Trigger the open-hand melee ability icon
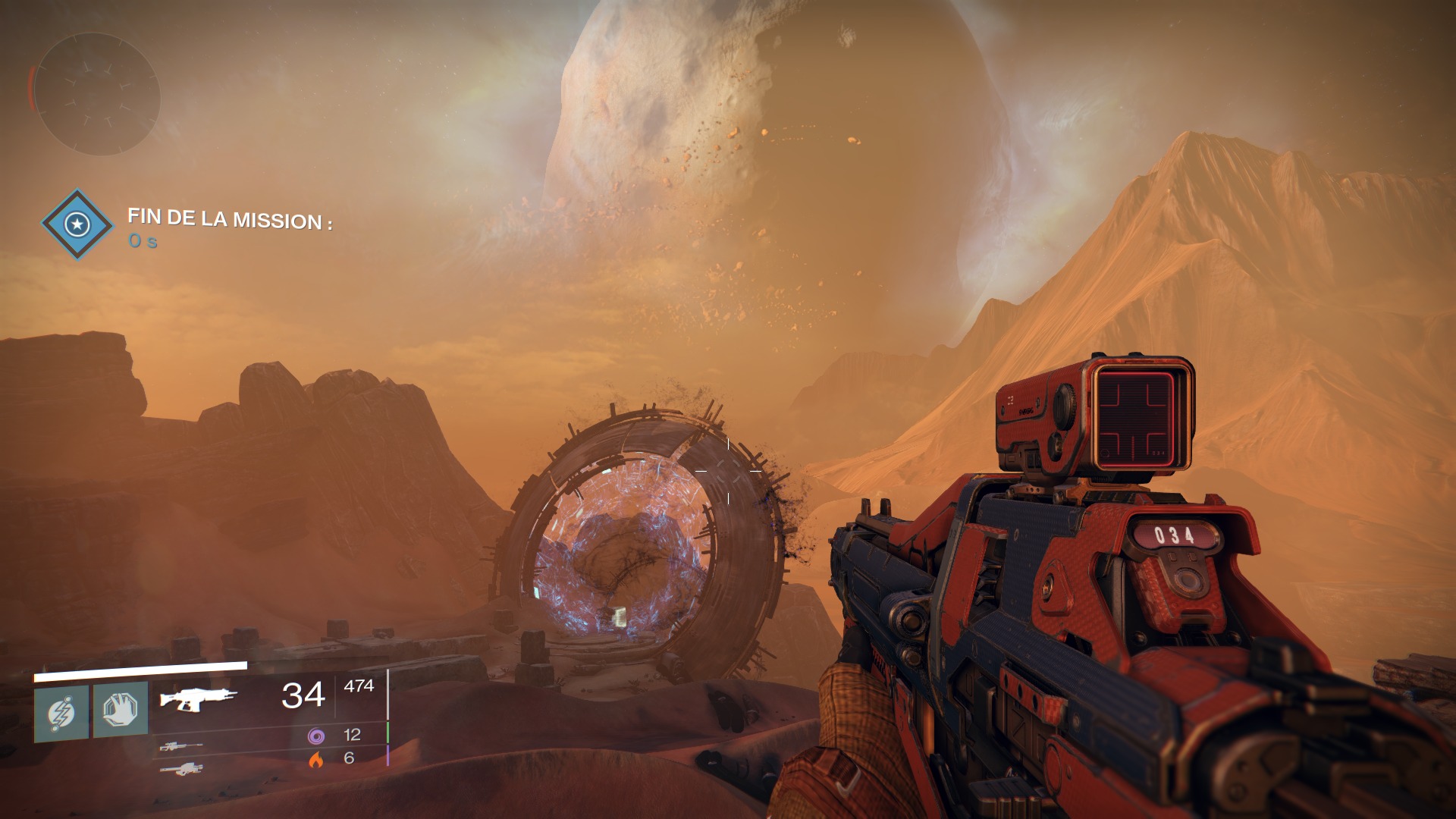The height and width of the screenshot is (819, 1456). pos(121,710)
